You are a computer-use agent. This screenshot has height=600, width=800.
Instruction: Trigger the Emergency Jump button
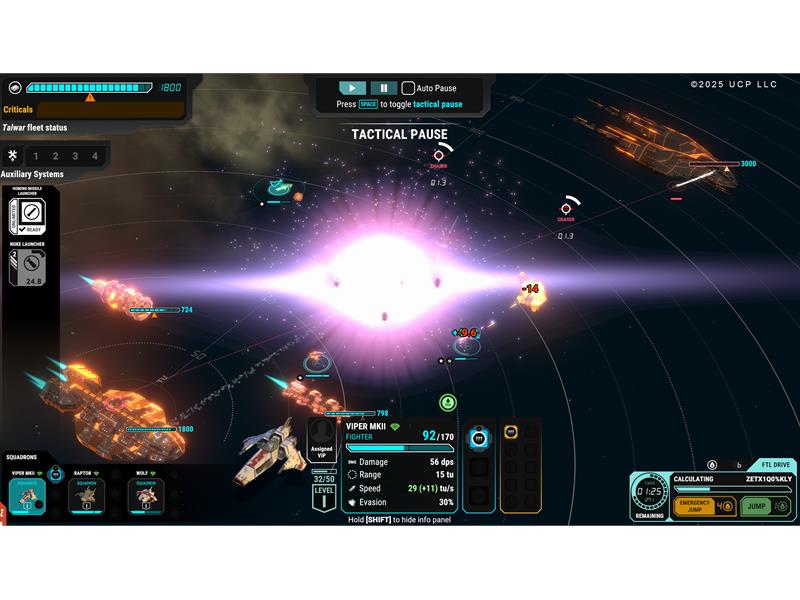(x=695, y=507)
